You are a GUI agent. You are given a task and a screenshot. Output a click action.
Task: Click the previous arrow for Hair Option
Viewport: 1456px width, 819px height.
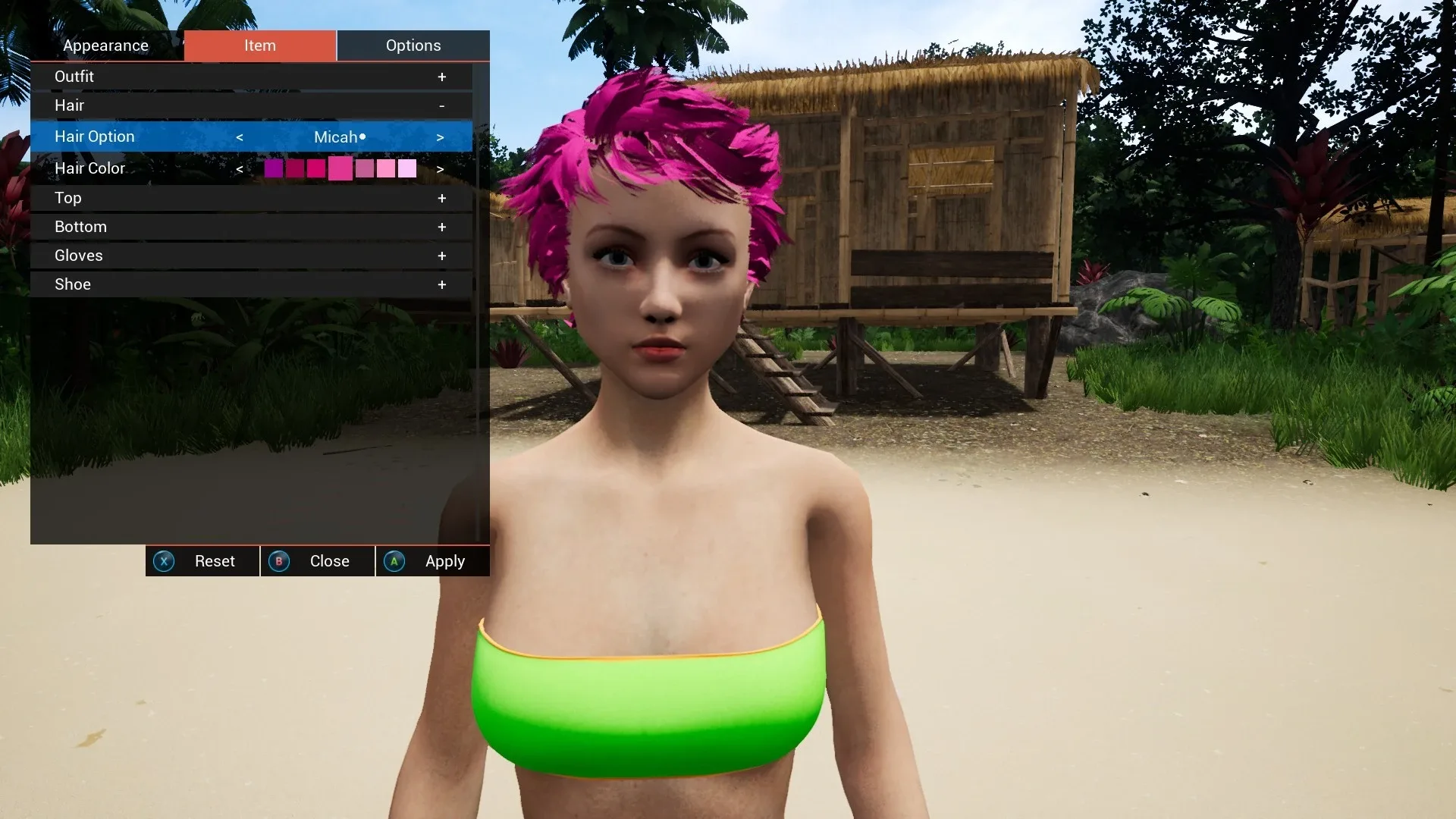[x=240, y=136]
